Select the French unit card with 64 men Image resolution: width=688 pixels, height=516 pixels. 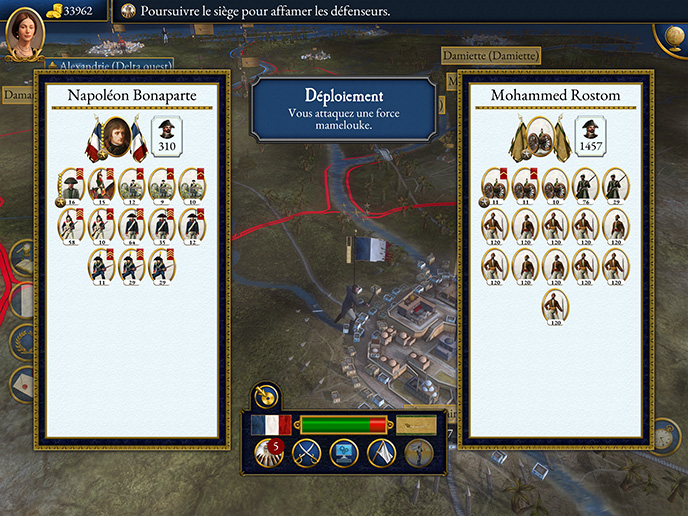pos(132,225)
